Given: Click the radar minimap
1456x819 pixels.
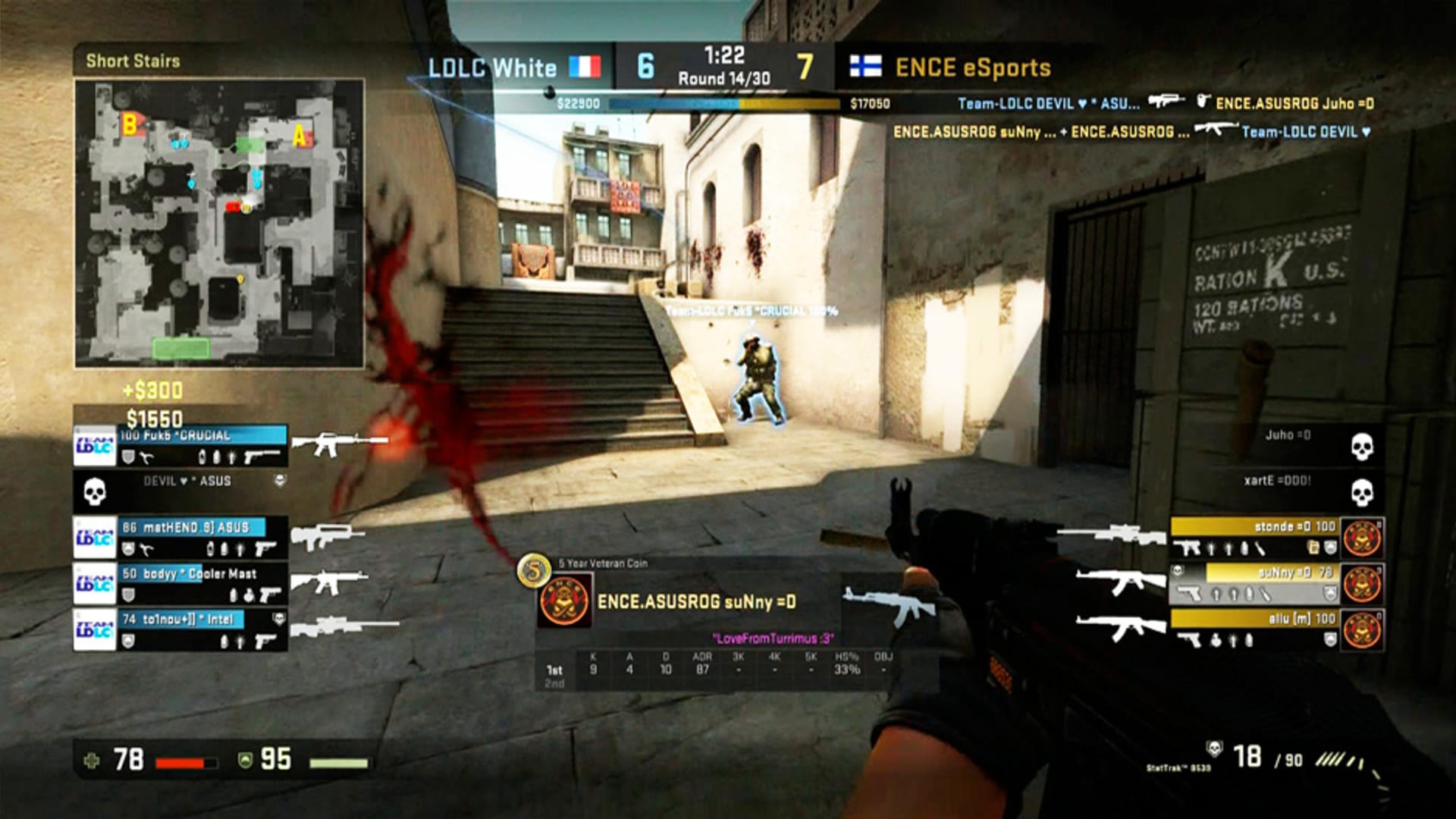Looking at the screenshot, I should pyautogui.click(x=219, y=224).
